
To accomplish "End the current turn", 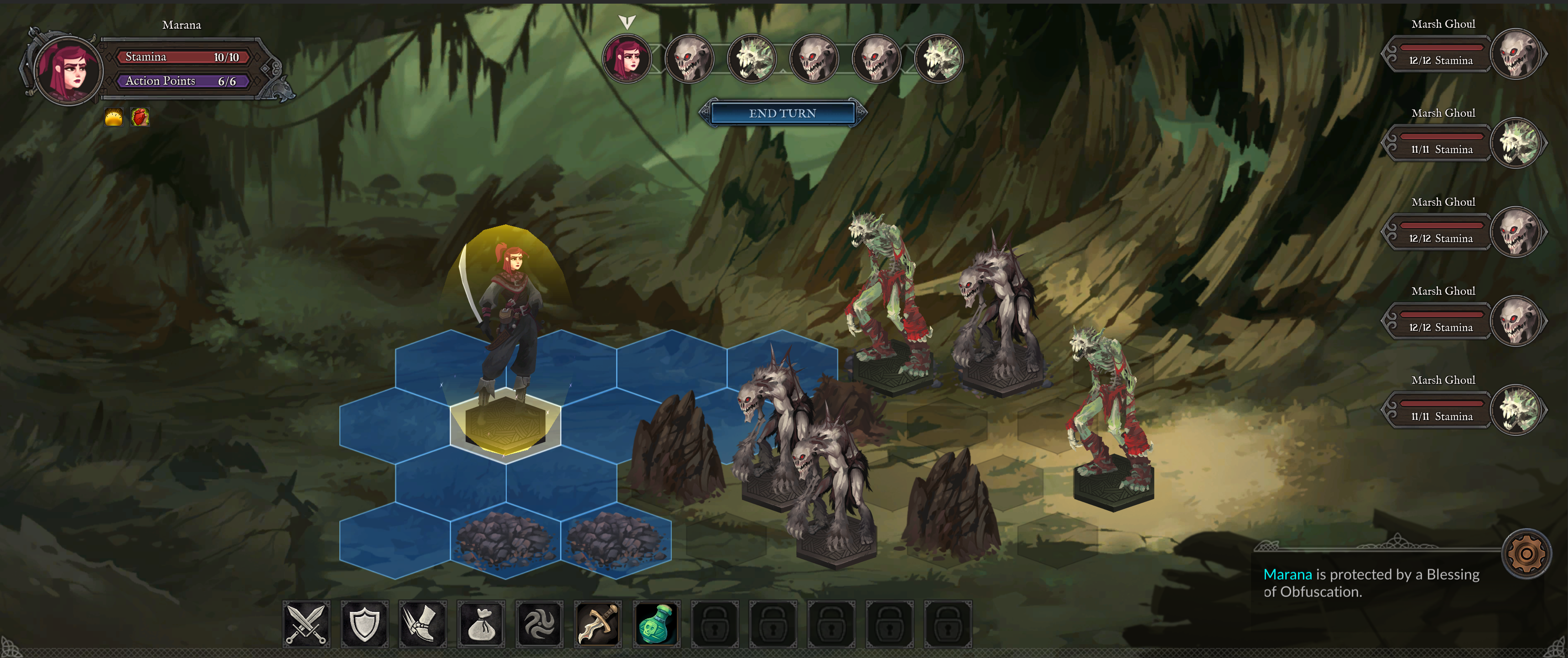I will [x=782, y=113].
